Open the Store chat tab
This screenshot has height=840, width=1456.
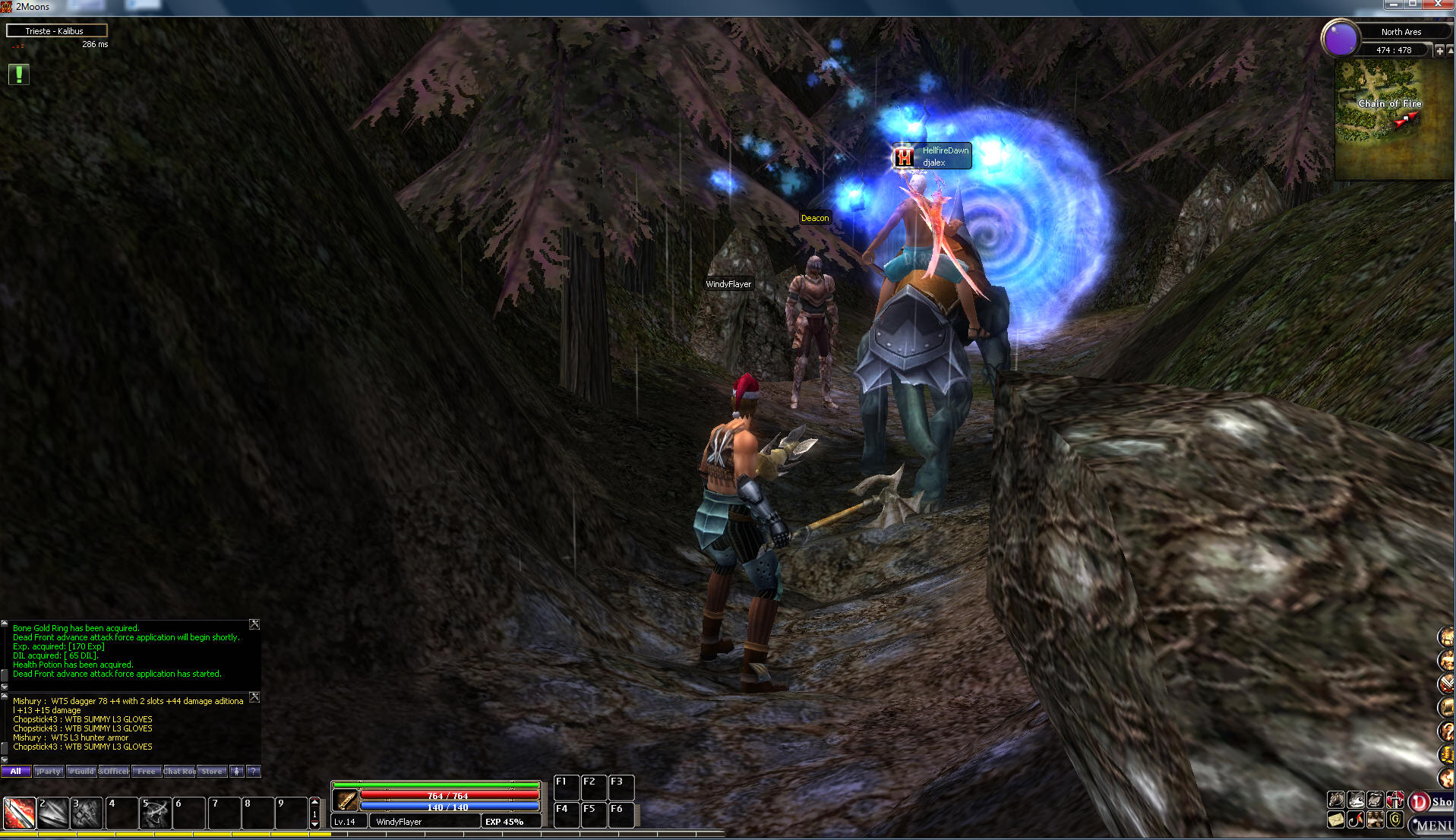coord(212,772)
